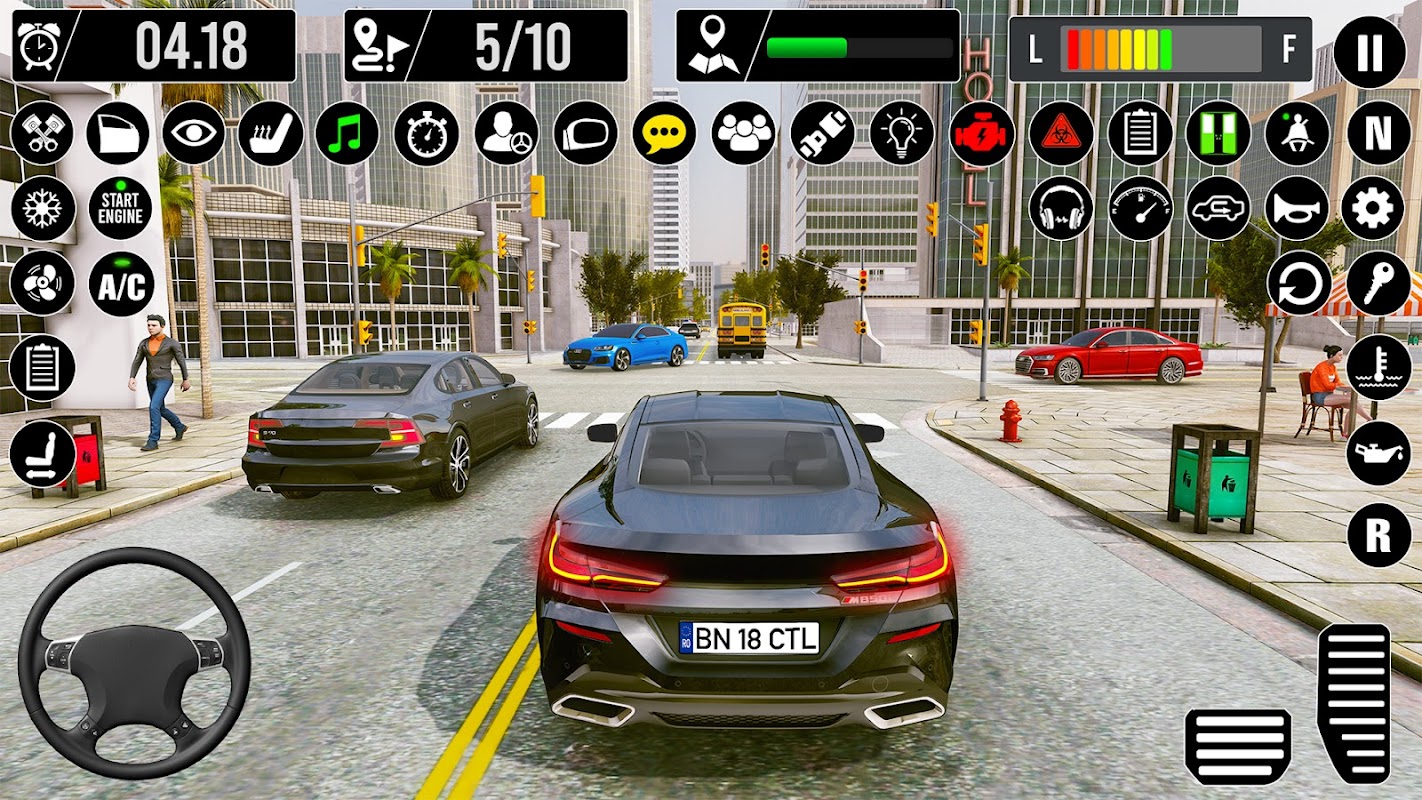This screenshot has height=800, width=1422.
Task: Hit the short brake pedal
Action: [x=1237, y=746]
